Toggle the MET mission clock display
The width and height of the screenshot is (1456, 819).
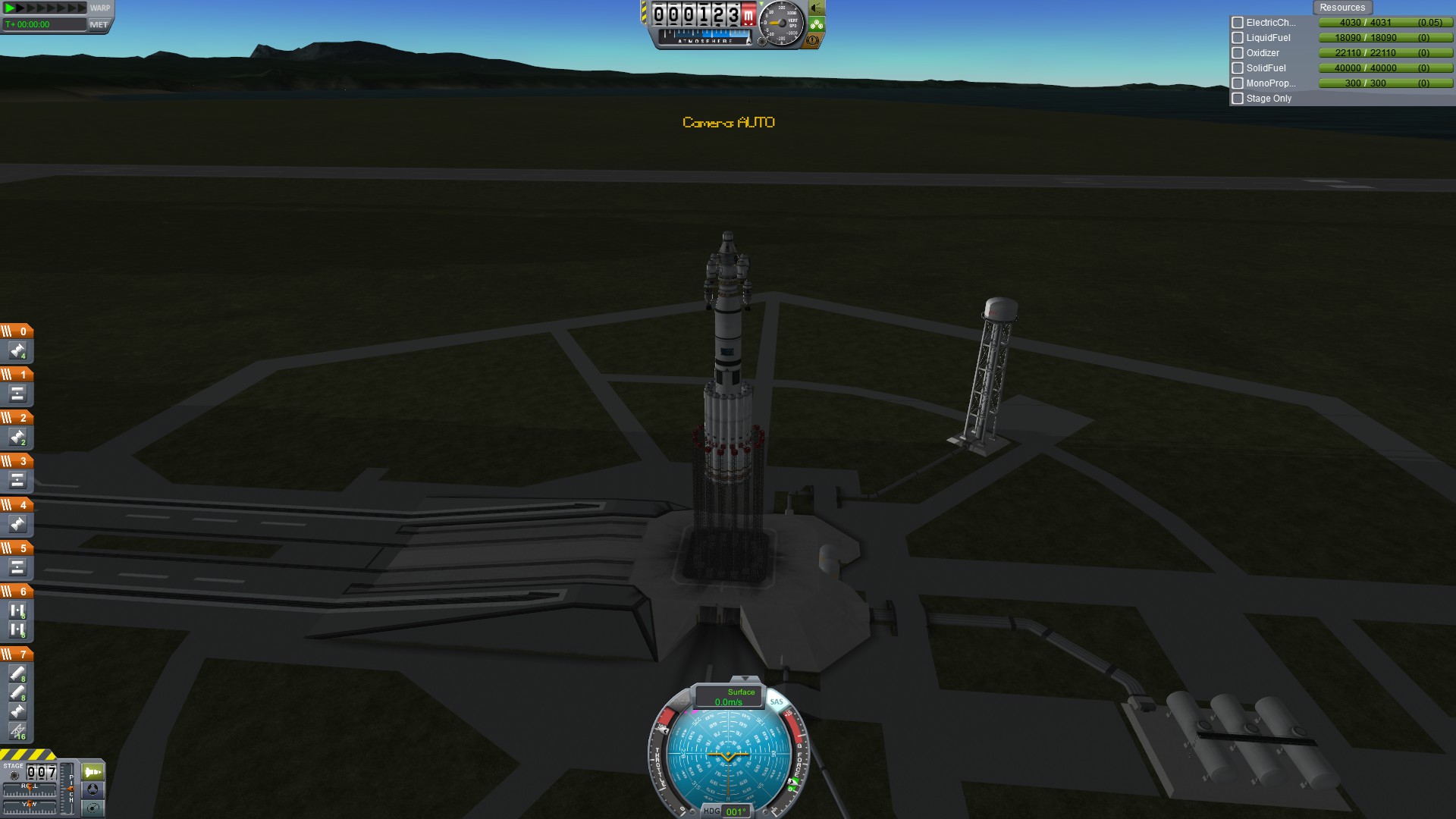coord(99,24)
